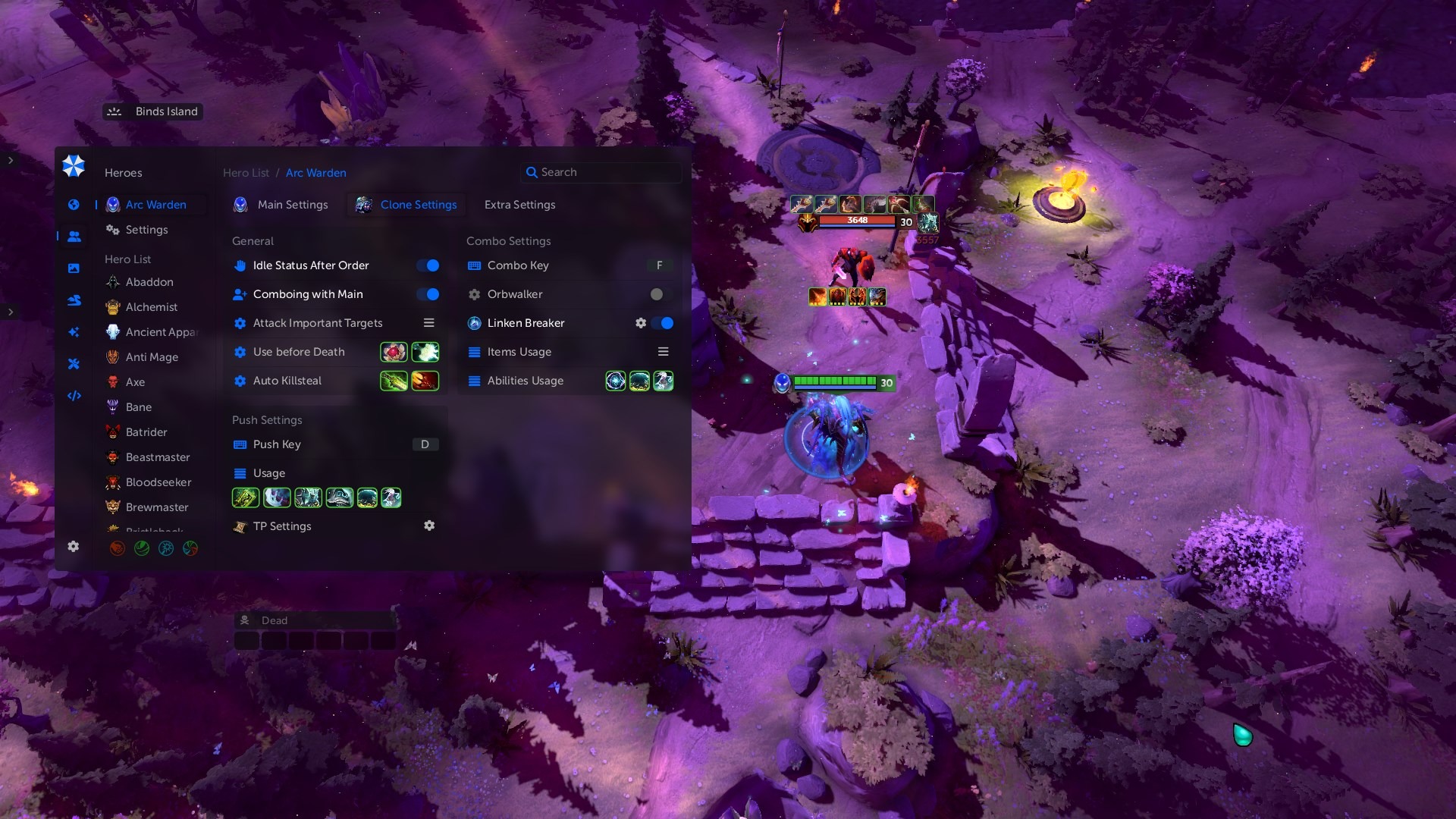Turn off the Linken Breaker toggle
Screen dimensions: 1456x819
coord(664,323)
